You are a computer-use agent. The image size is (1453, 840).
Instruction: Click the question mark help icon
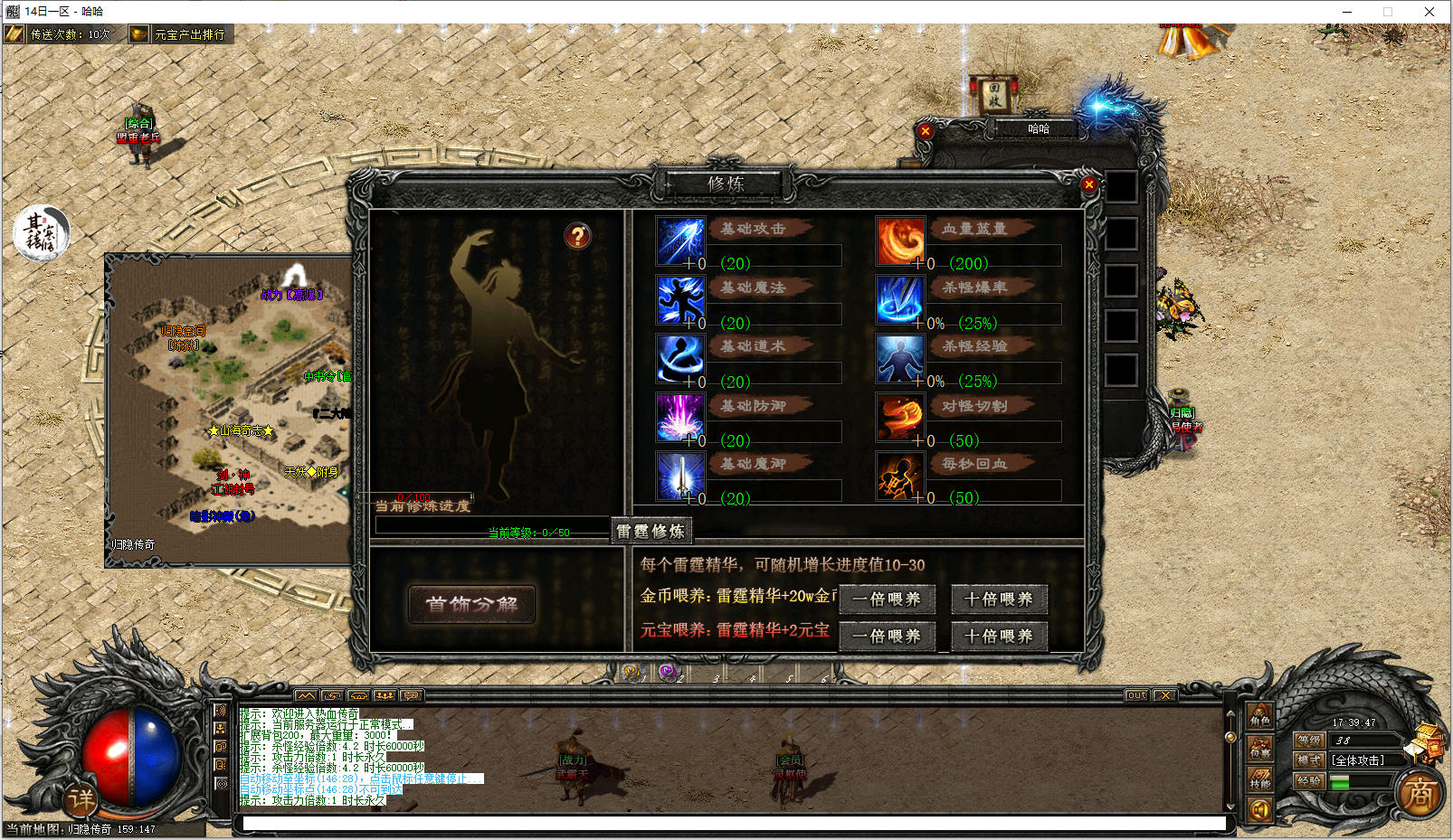pos(577,236)
